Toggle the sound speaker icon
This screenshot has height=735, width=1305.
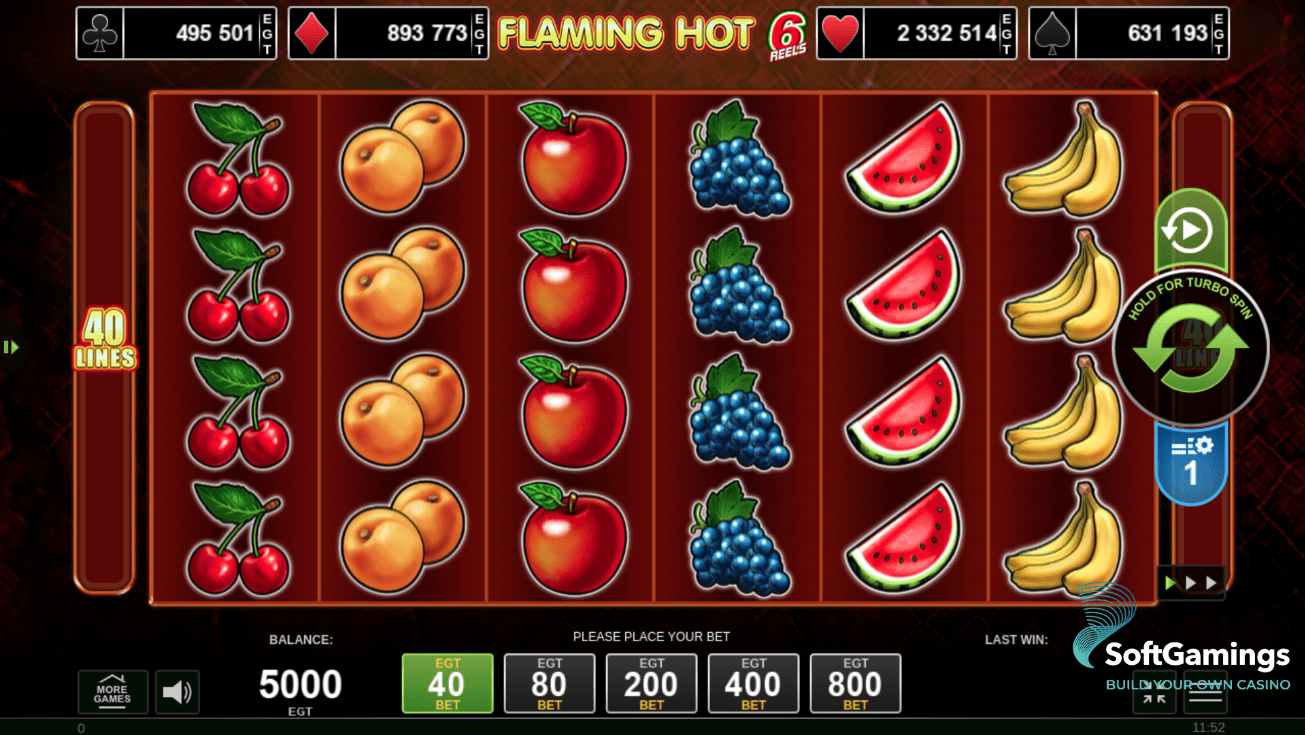pyautogui.click(x=177, y=691)
